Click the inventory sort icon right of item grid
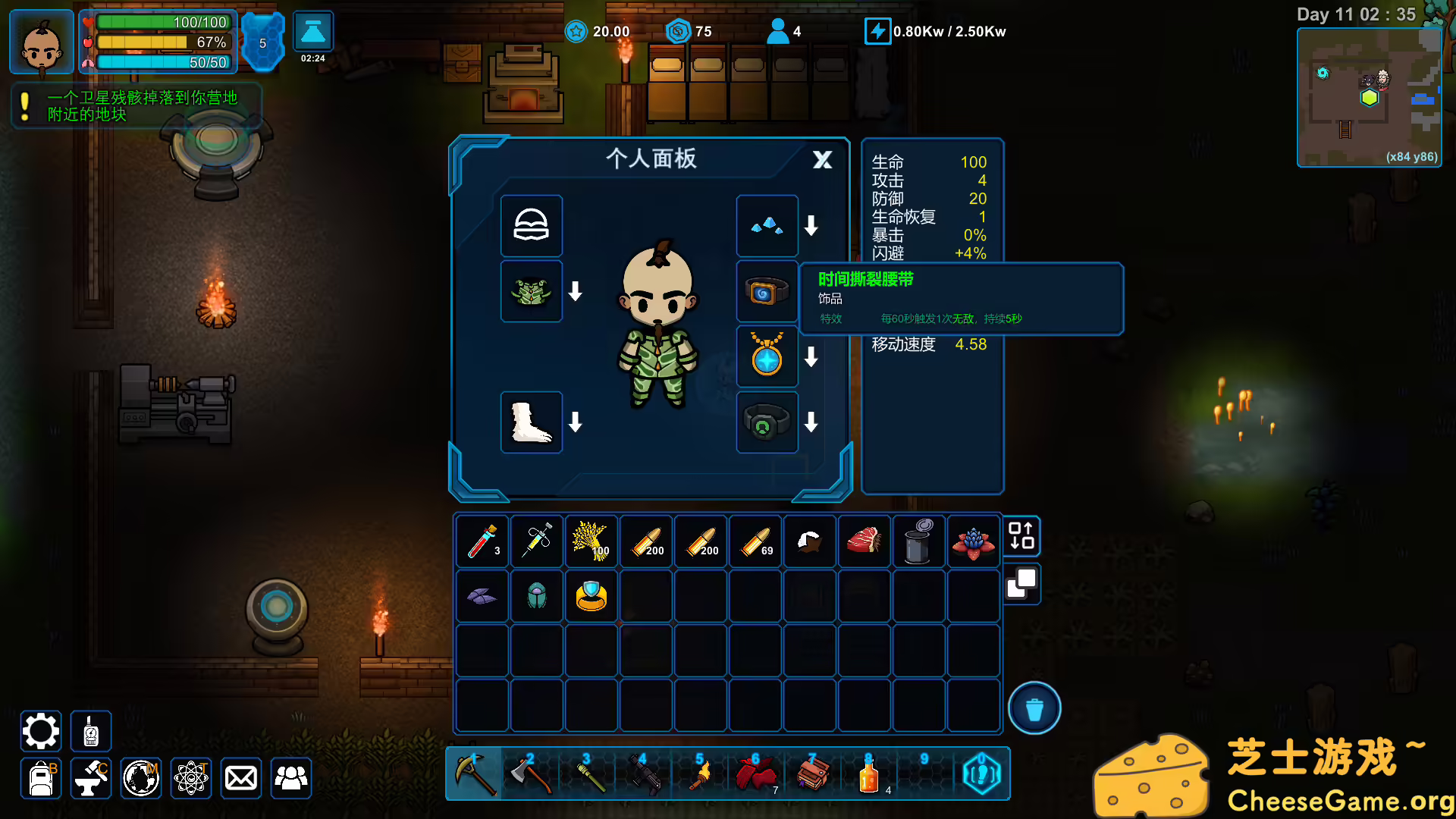 pos(1021,536)
